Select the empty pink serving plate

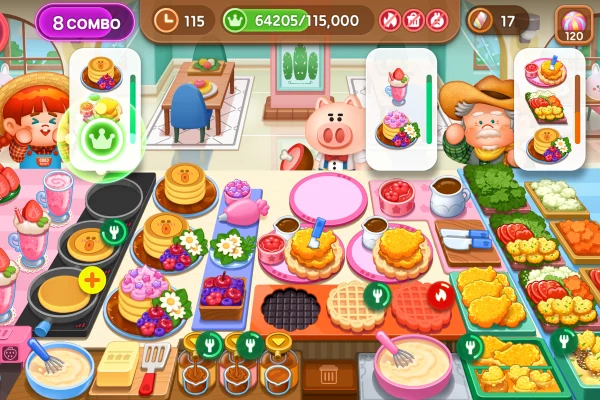pyautogui.click(x=329, y=198)
